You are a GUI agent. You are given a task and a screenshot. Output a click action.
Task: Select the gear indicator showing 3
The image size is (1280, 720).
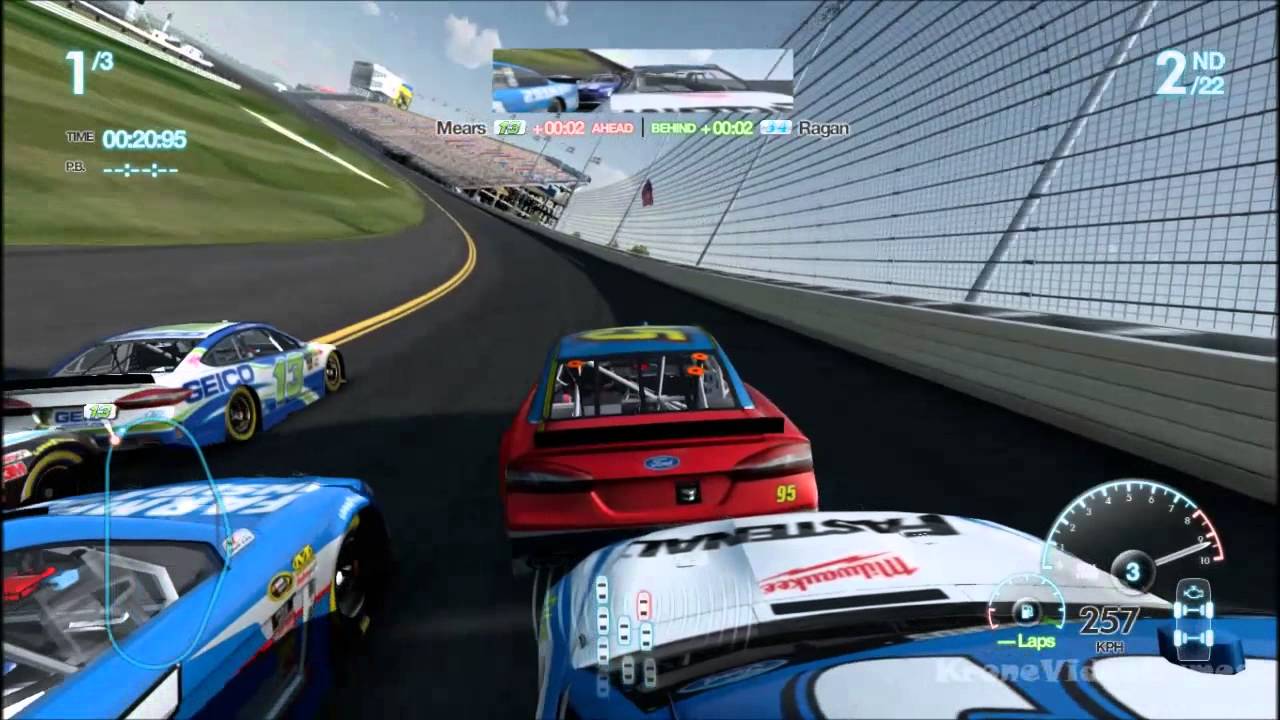[1133, 570]
